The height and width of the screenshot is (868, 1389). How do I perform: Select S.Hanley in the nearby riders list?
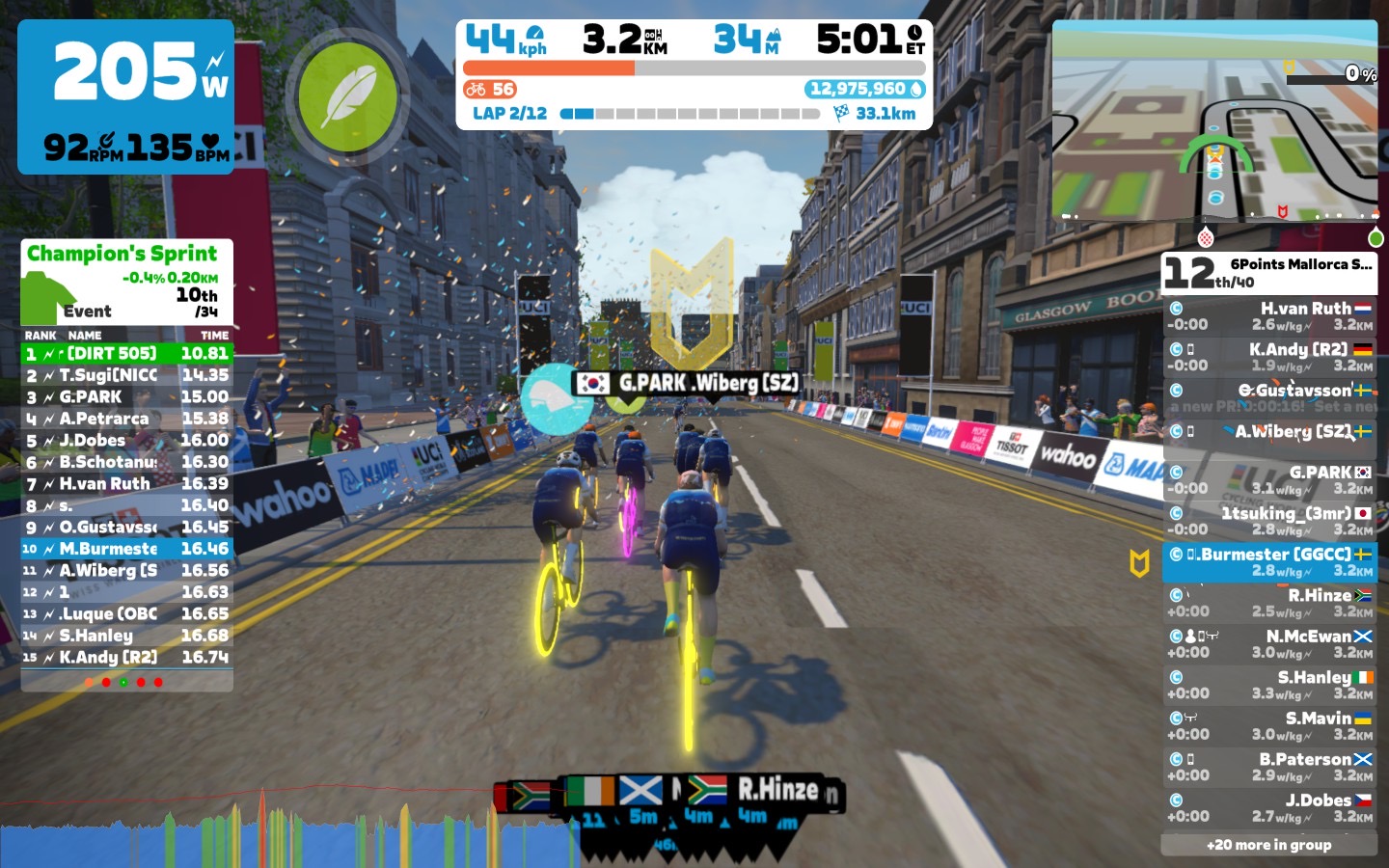pyautogui.click(x=1268, y=685)
